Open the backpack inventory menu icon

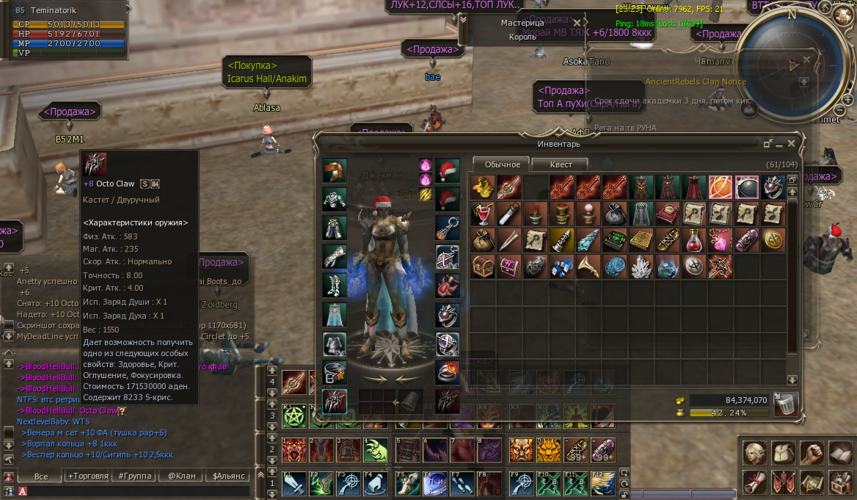pos(783,454)
